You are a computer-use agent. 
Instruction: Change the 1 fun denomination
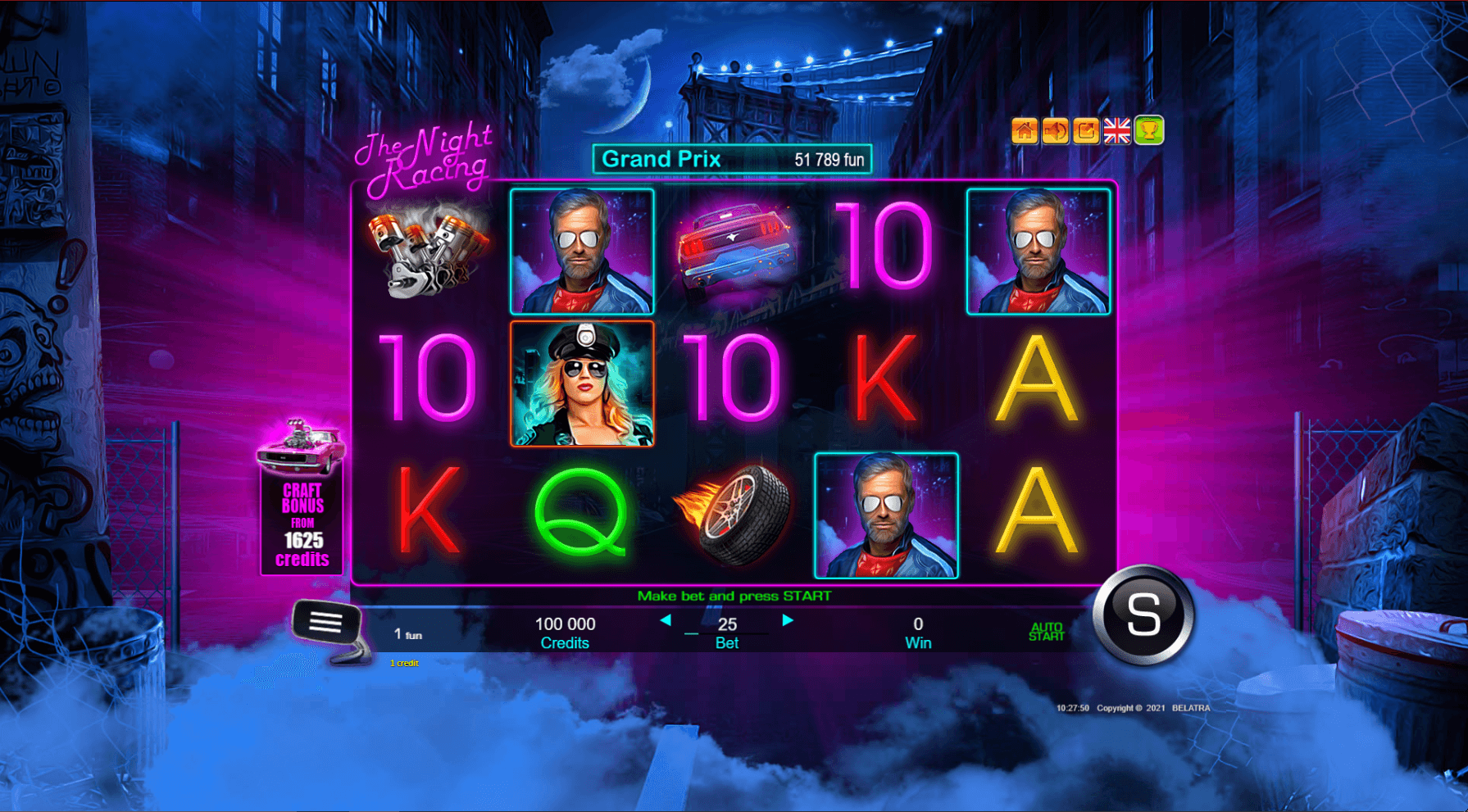click(407, 635)
